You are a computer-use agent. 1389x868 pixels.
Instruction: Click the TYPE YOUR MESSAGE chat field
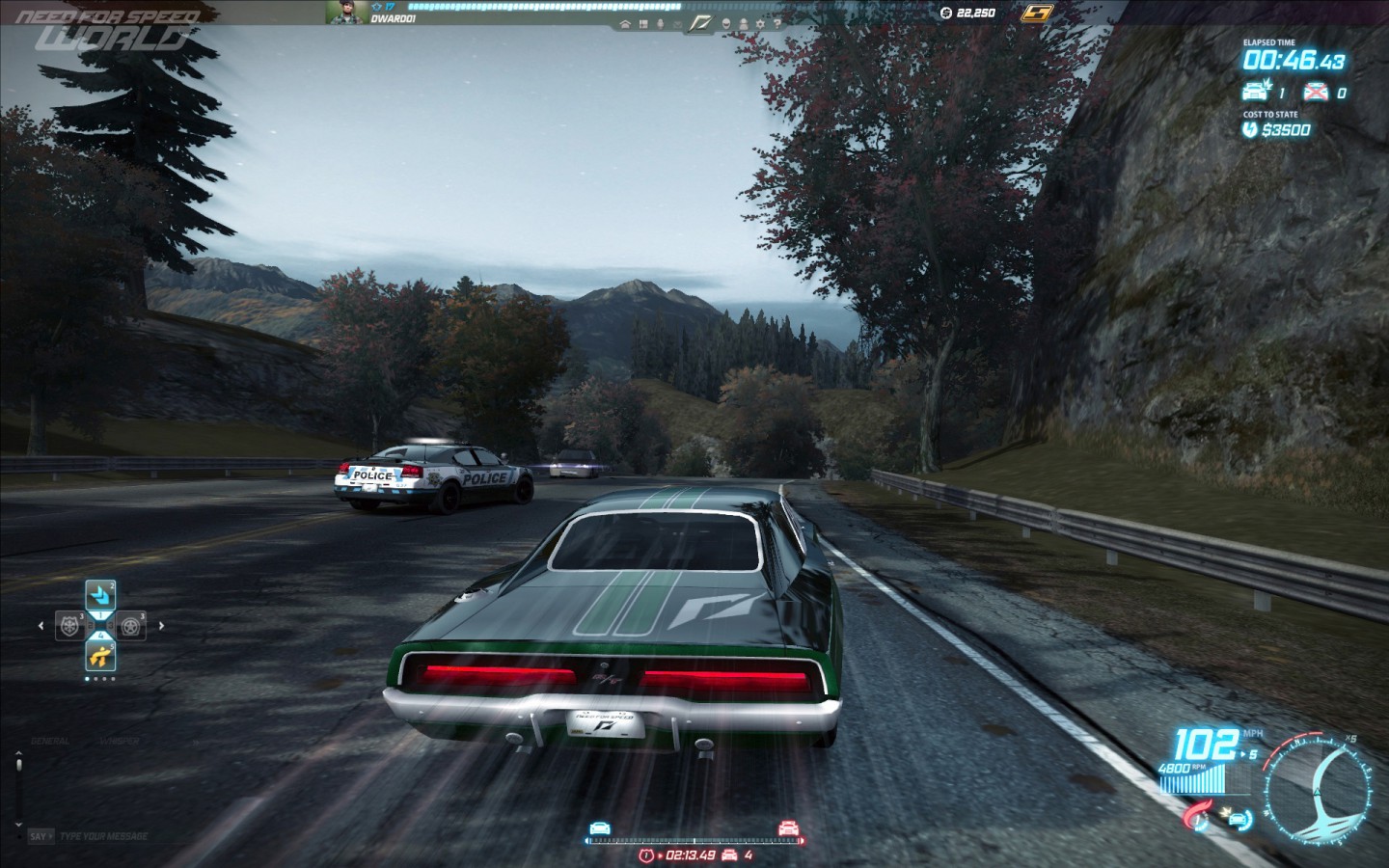tap(103, 835)
